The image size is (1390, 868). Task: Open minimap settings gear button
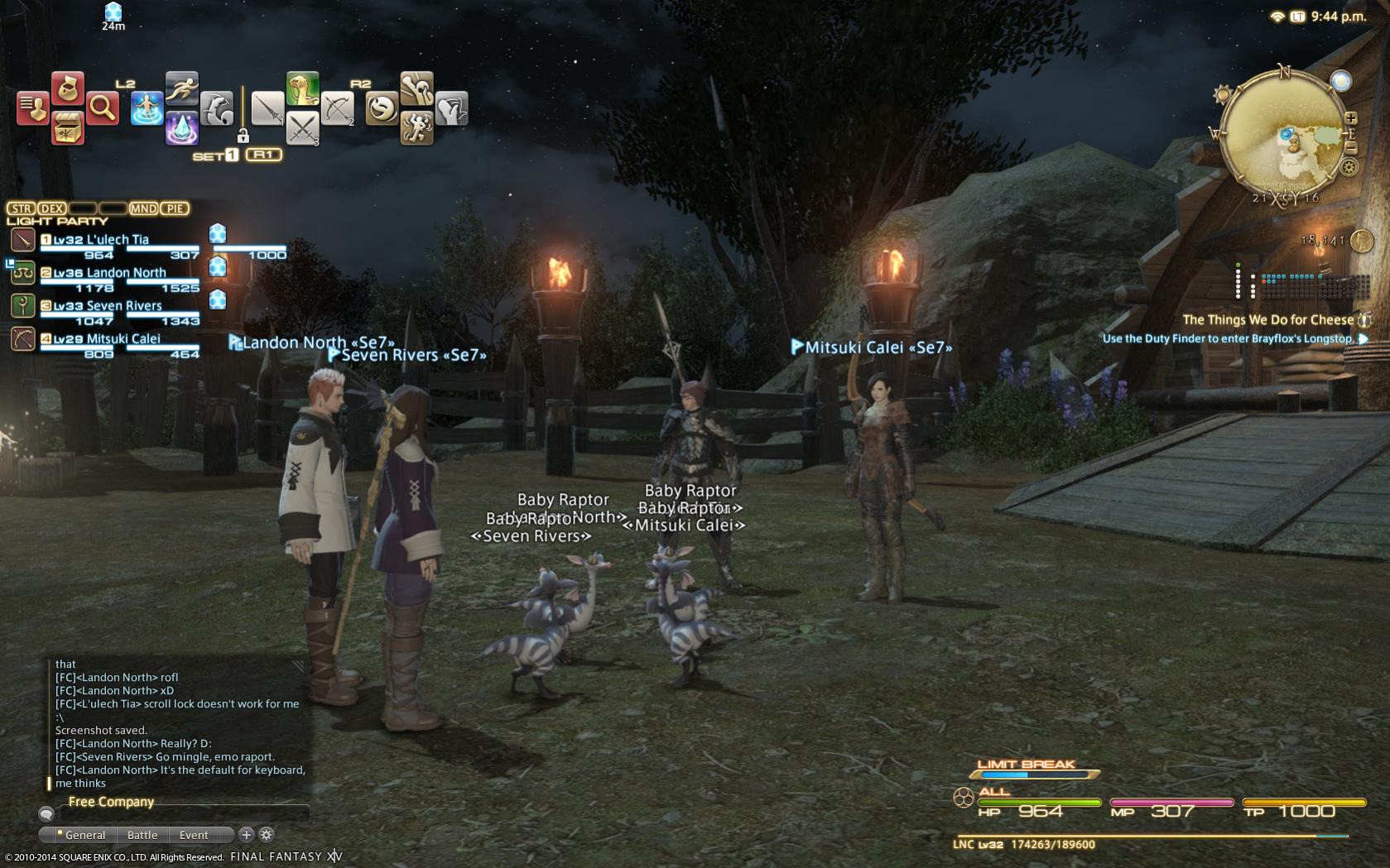coord(1349,168)
